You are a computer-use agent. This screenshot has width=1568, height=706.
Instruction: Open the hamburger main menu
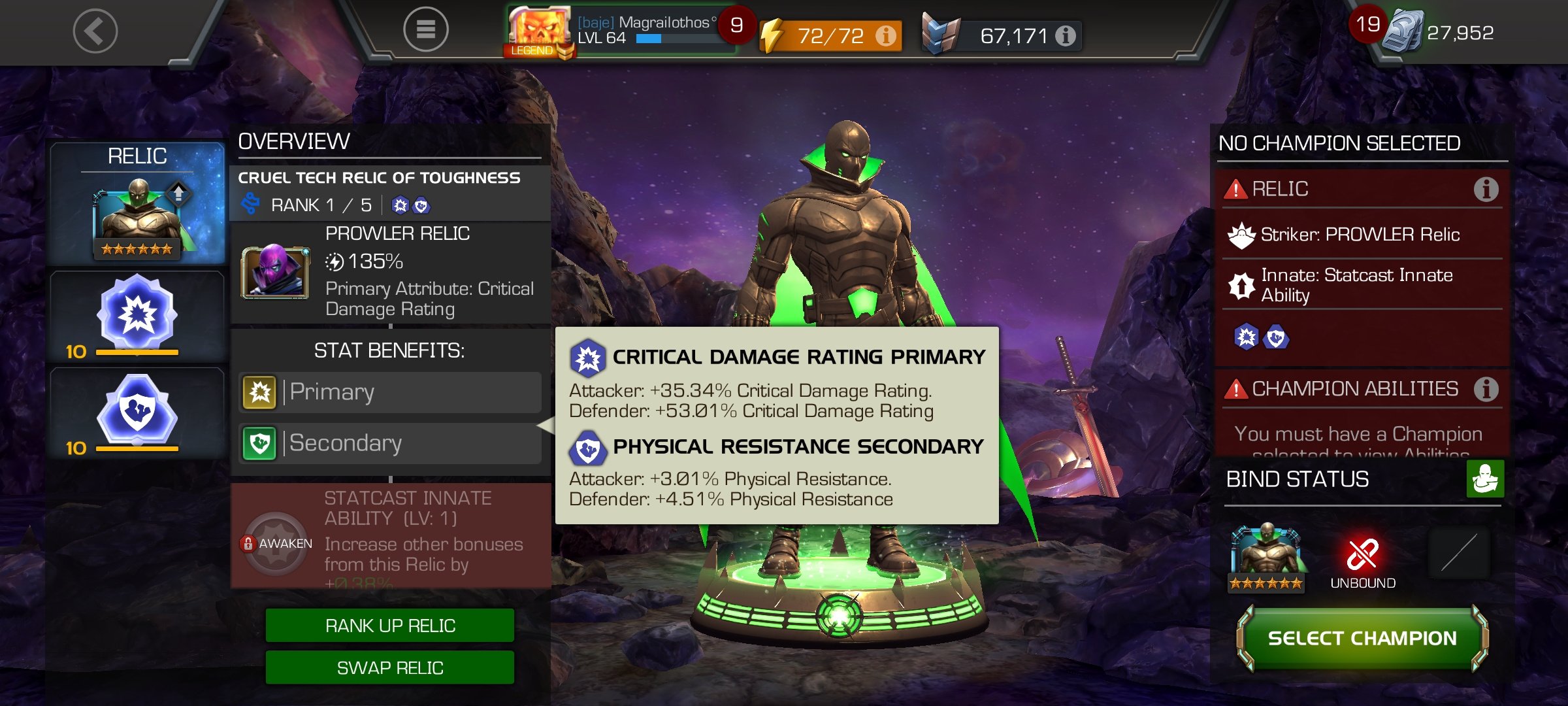click(x=425, y=29)
